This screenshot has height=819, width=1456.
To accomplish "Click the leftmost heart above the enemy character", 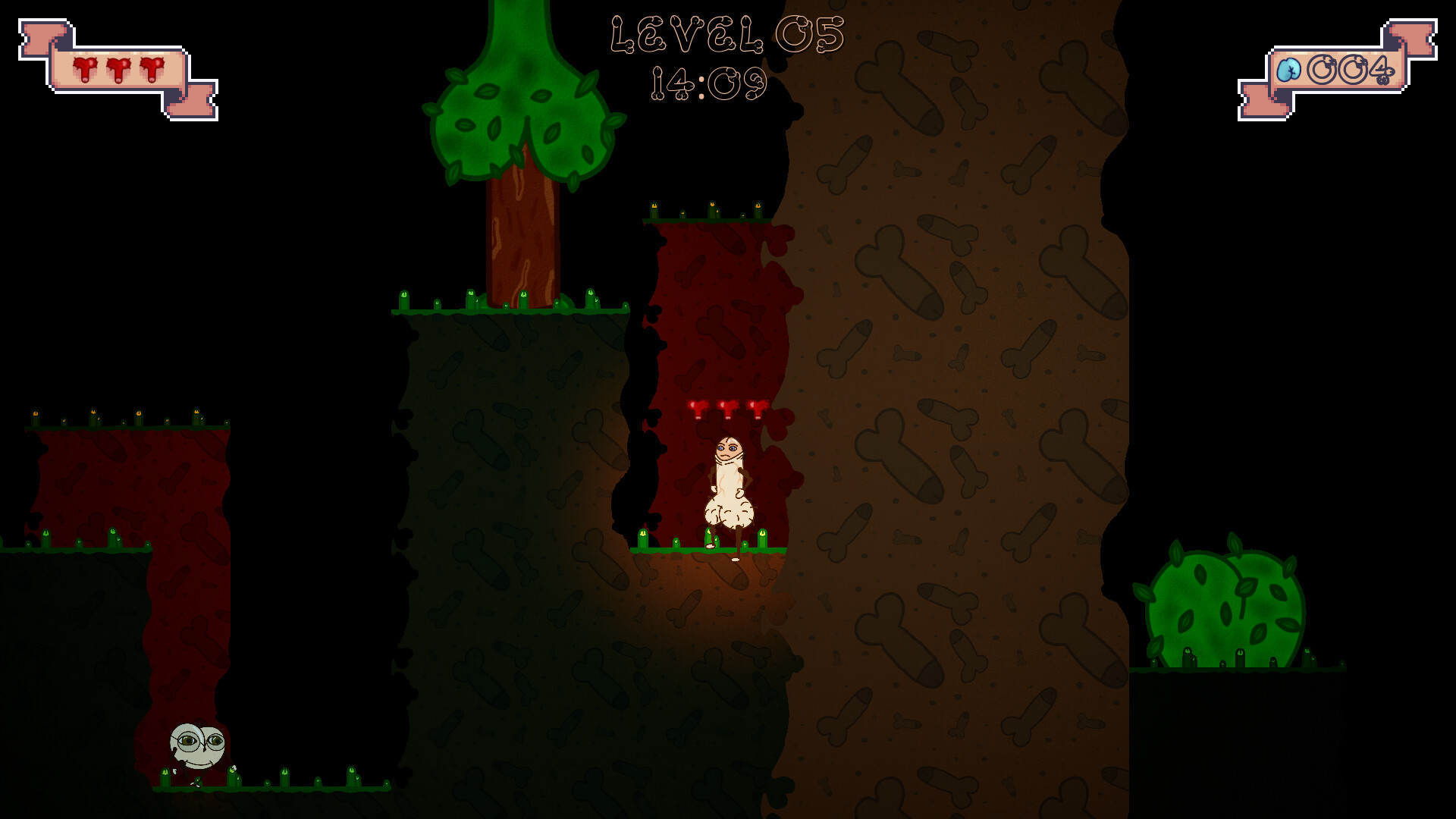I will click(698, 409).
